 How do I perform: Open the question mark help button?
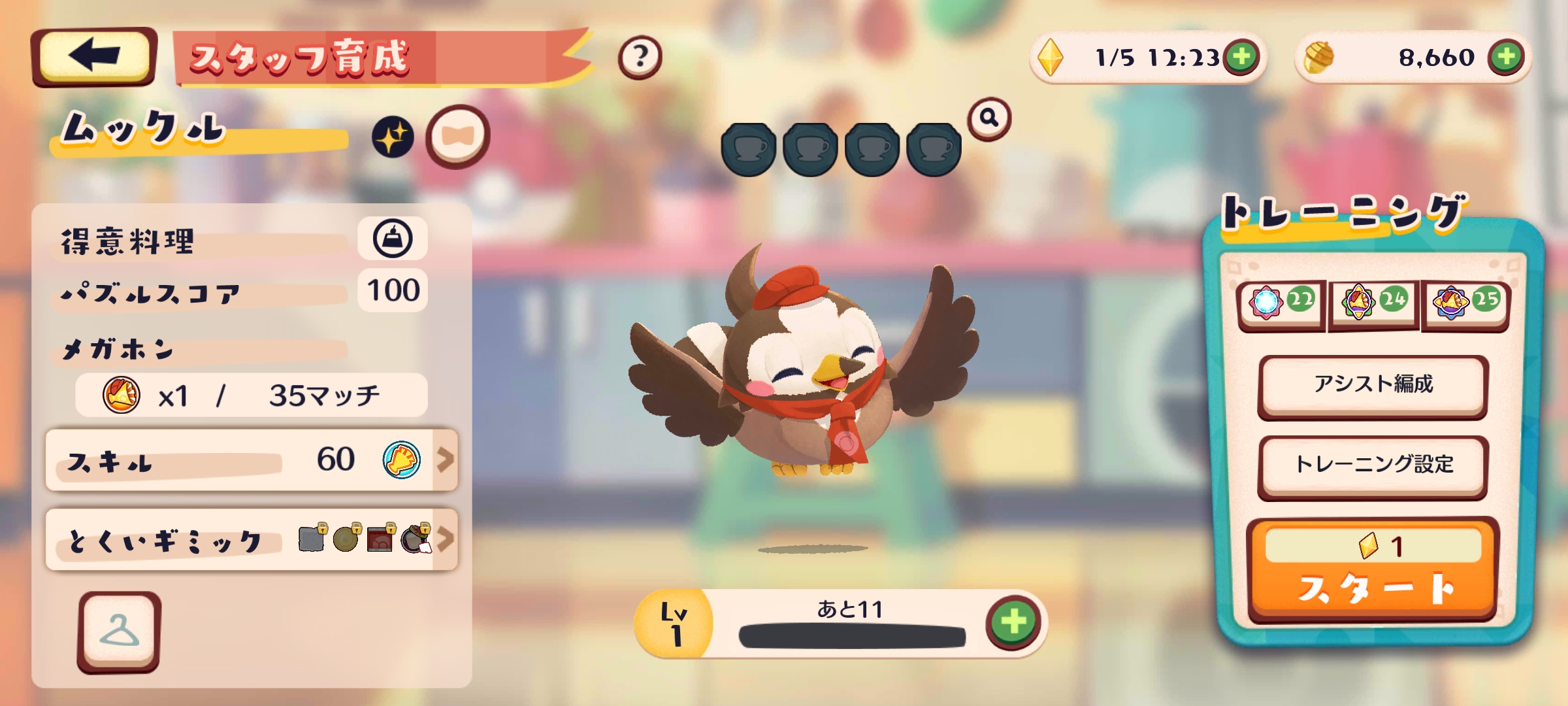pos(640,58)
